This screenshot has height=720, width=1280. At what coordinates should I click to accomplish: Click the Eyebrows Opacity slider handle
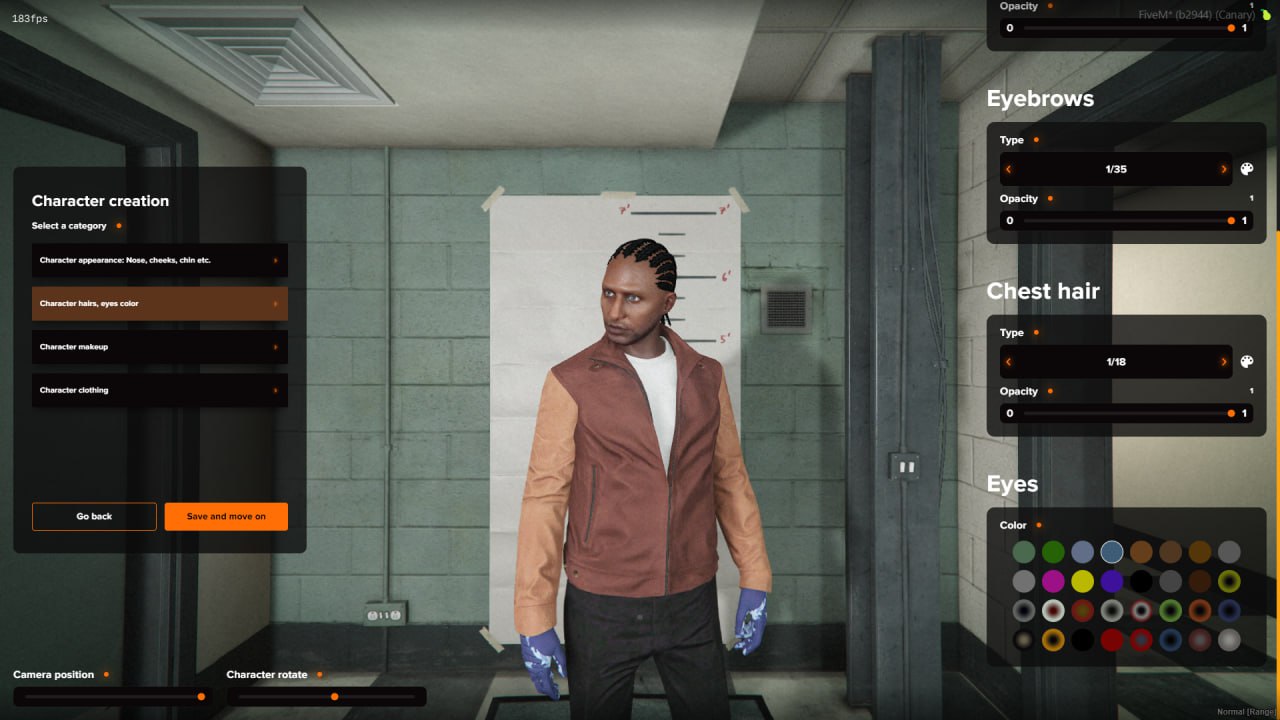1230,220
